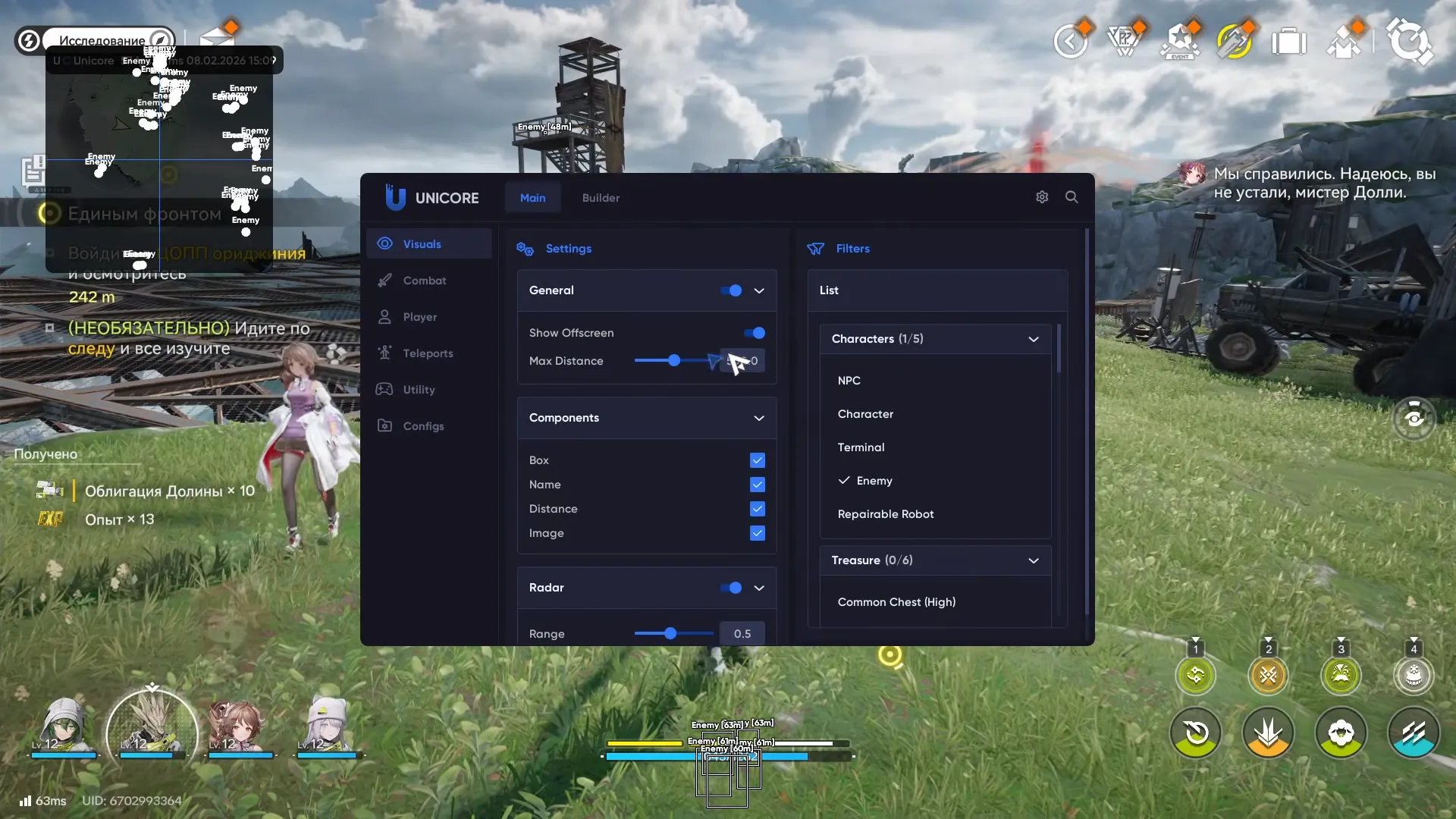Select Common Chest (High) in Treasure list
1456x819 pixels.
click(x=896, y=601)
